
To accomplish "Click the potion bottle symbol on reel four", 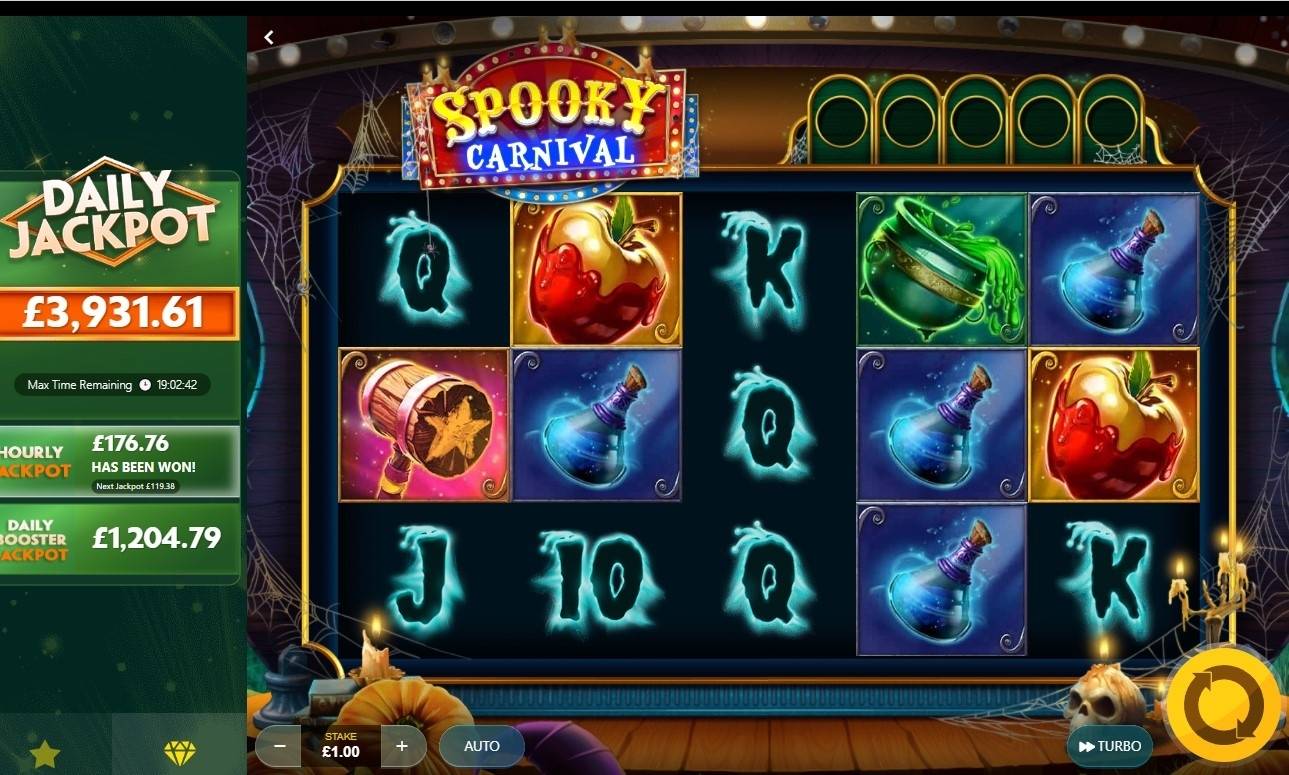I will click(x=940, y=423).
